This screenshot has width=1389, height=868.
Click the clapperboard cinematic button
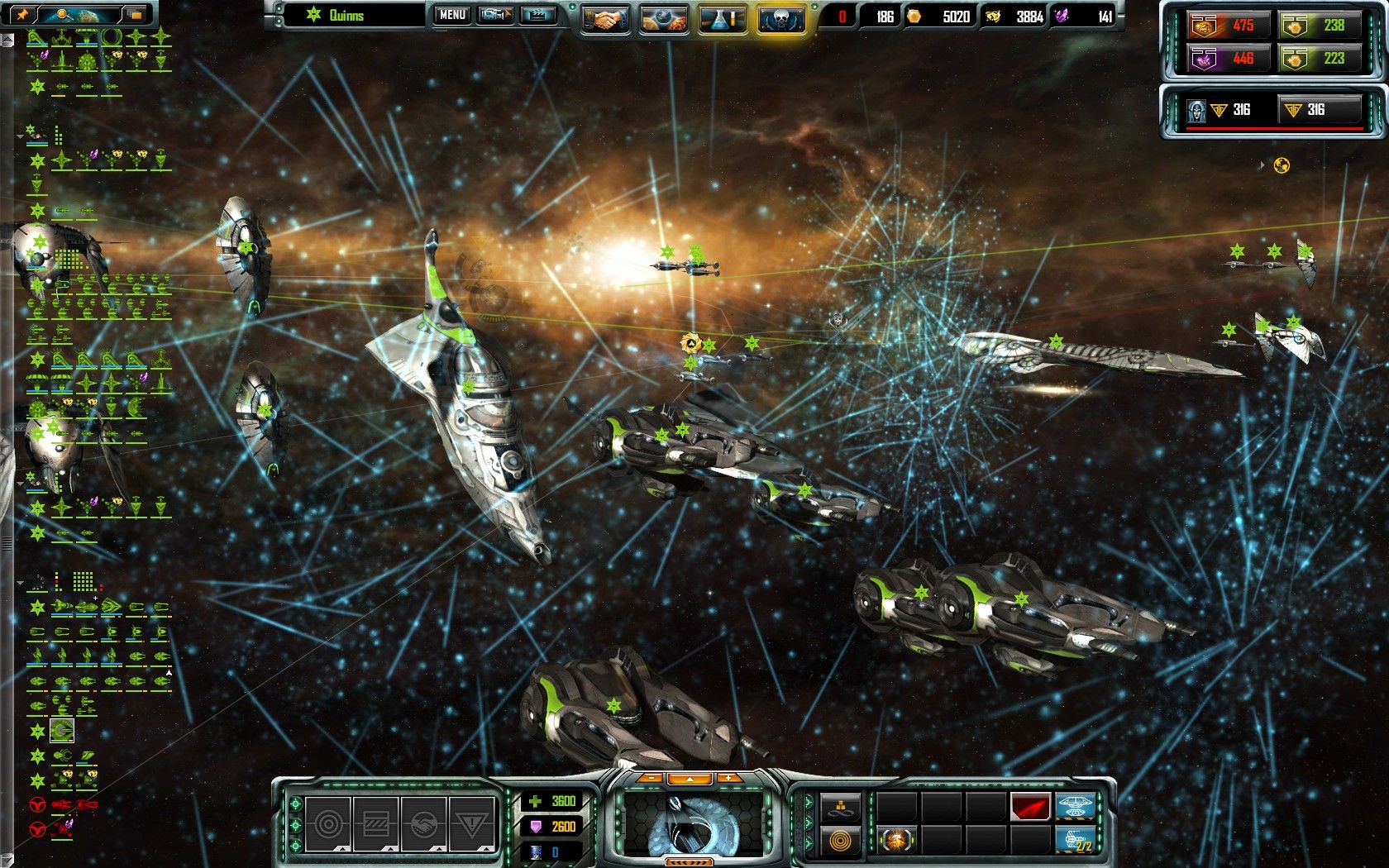(x=537, y=15)
